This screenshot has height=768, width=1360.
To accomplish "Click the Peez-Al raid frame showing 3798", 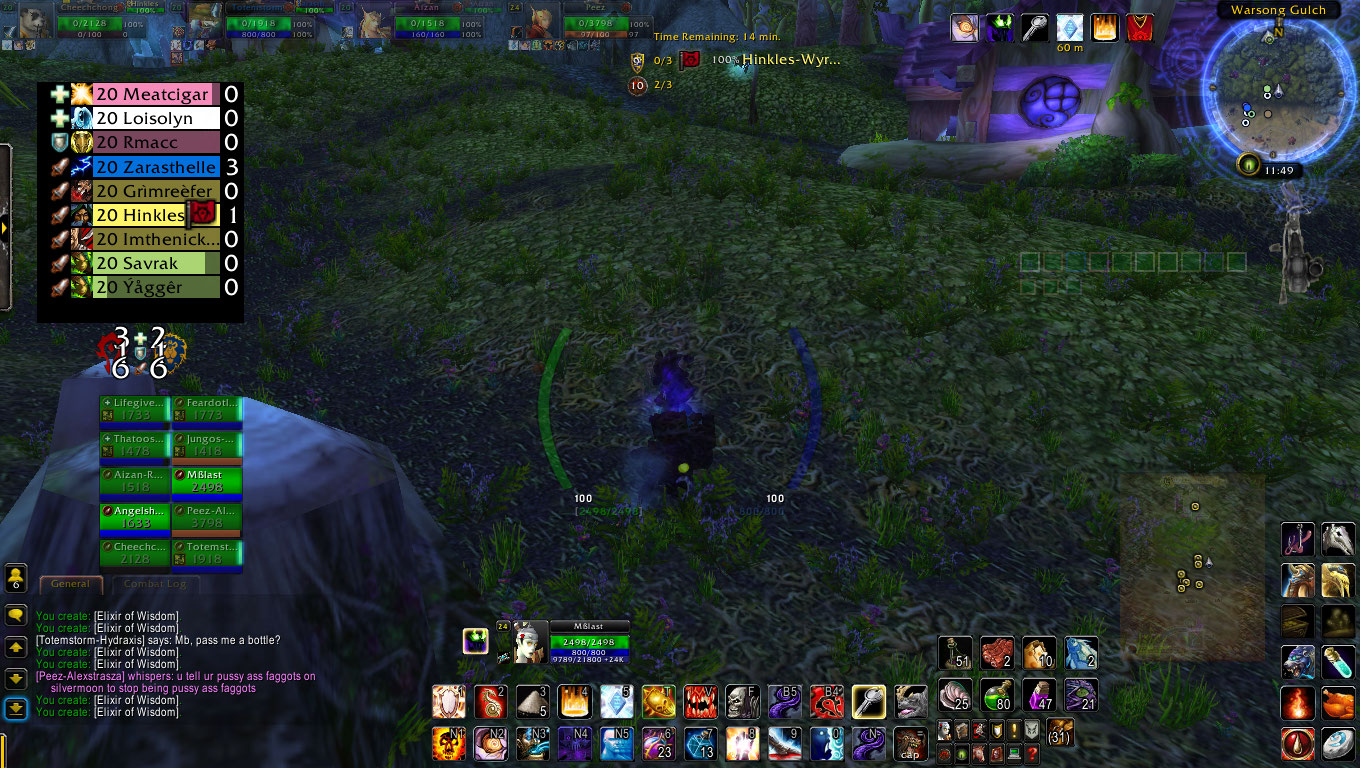I will [x=207, y=517].
